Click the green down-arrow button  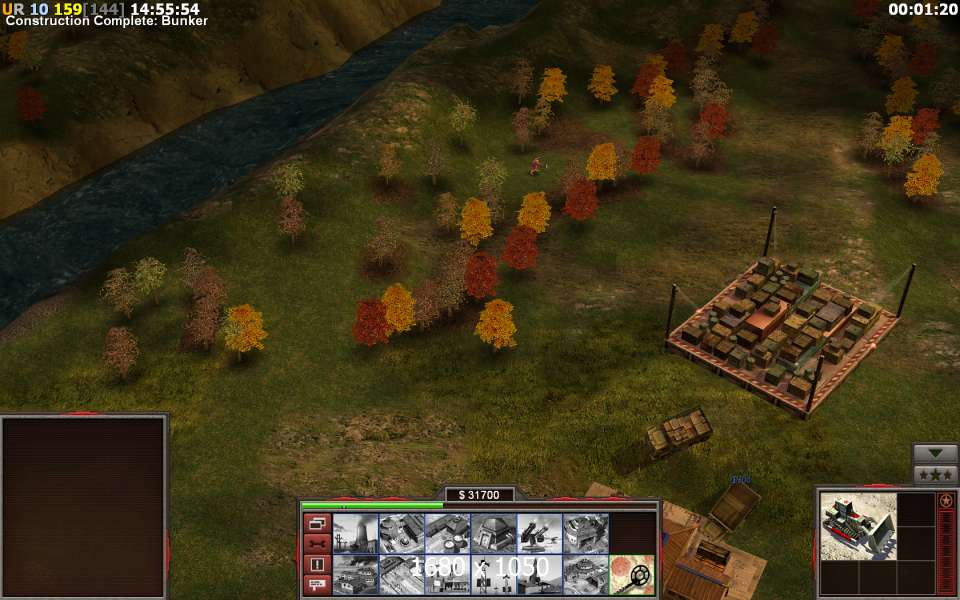(x=935, y=453)
